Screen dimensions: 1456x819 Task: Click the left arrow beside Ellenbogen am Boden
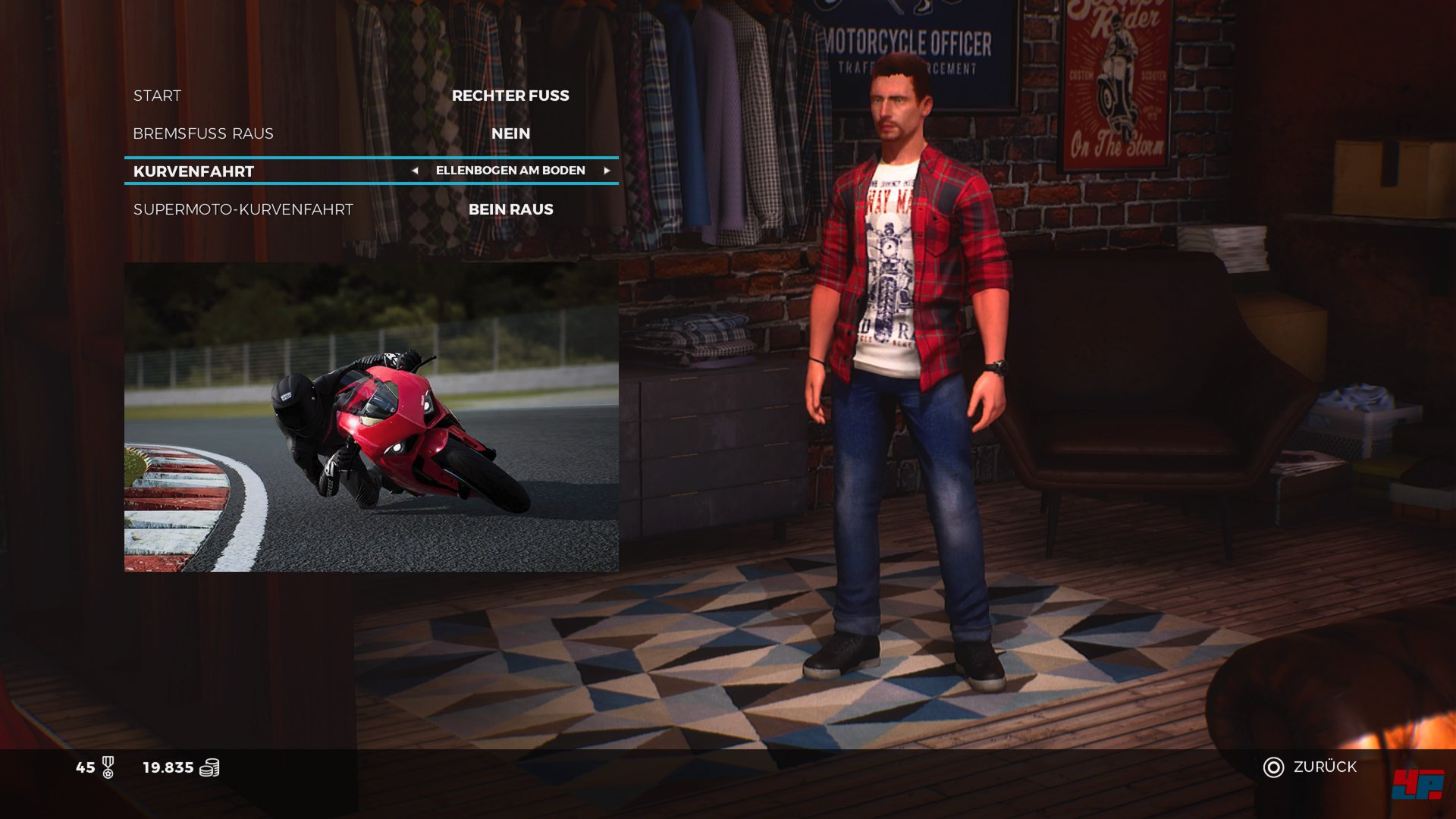click(415, 171)
